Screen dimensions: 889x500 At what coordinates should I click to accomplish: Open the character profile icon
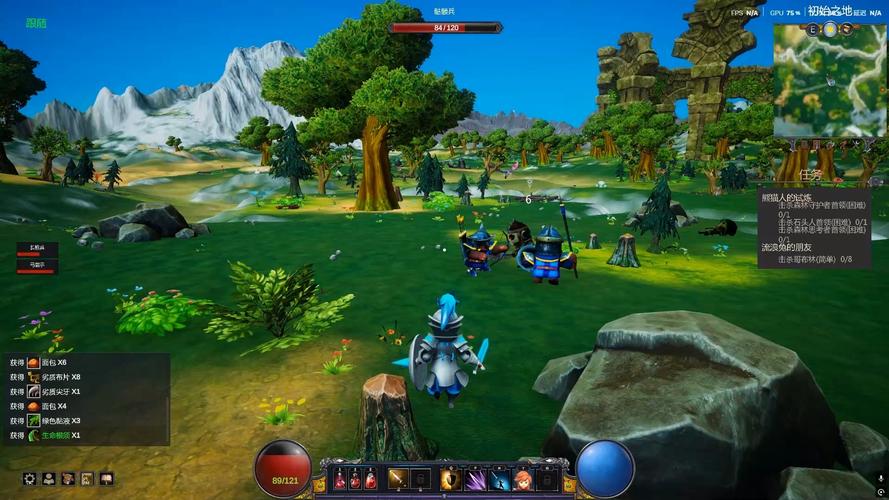48,479
